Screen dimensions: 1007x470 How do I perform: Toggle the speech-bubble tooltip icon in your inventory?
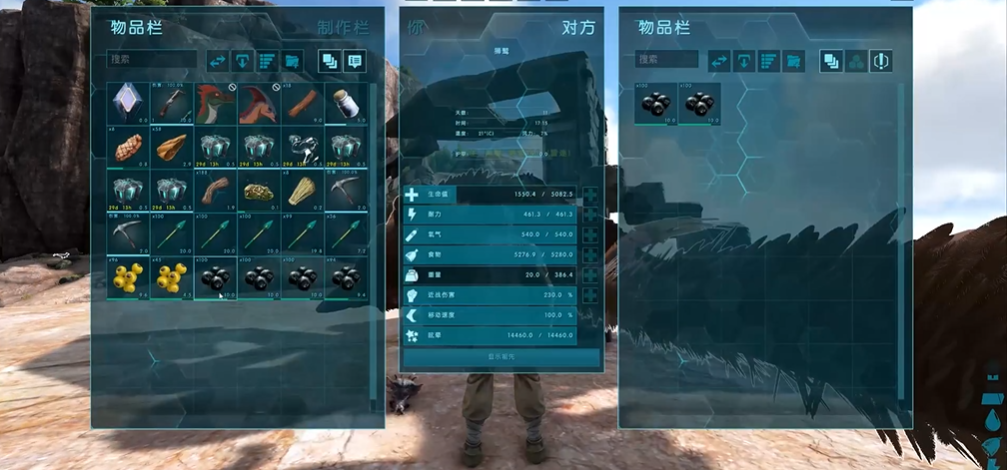(354, 61)
